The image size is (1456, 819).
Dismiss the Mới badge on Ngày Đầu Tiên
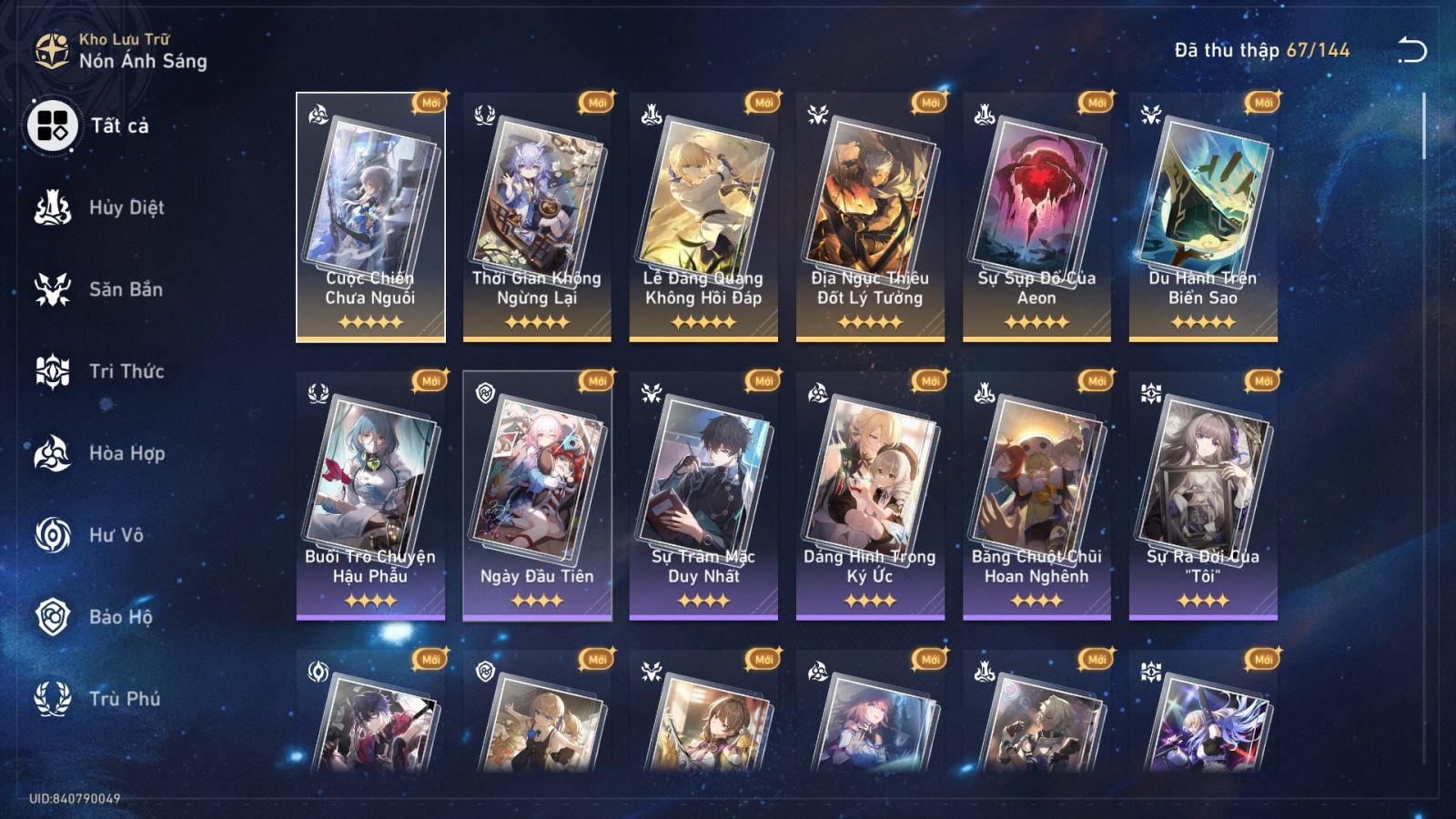[x=596, y=382]
